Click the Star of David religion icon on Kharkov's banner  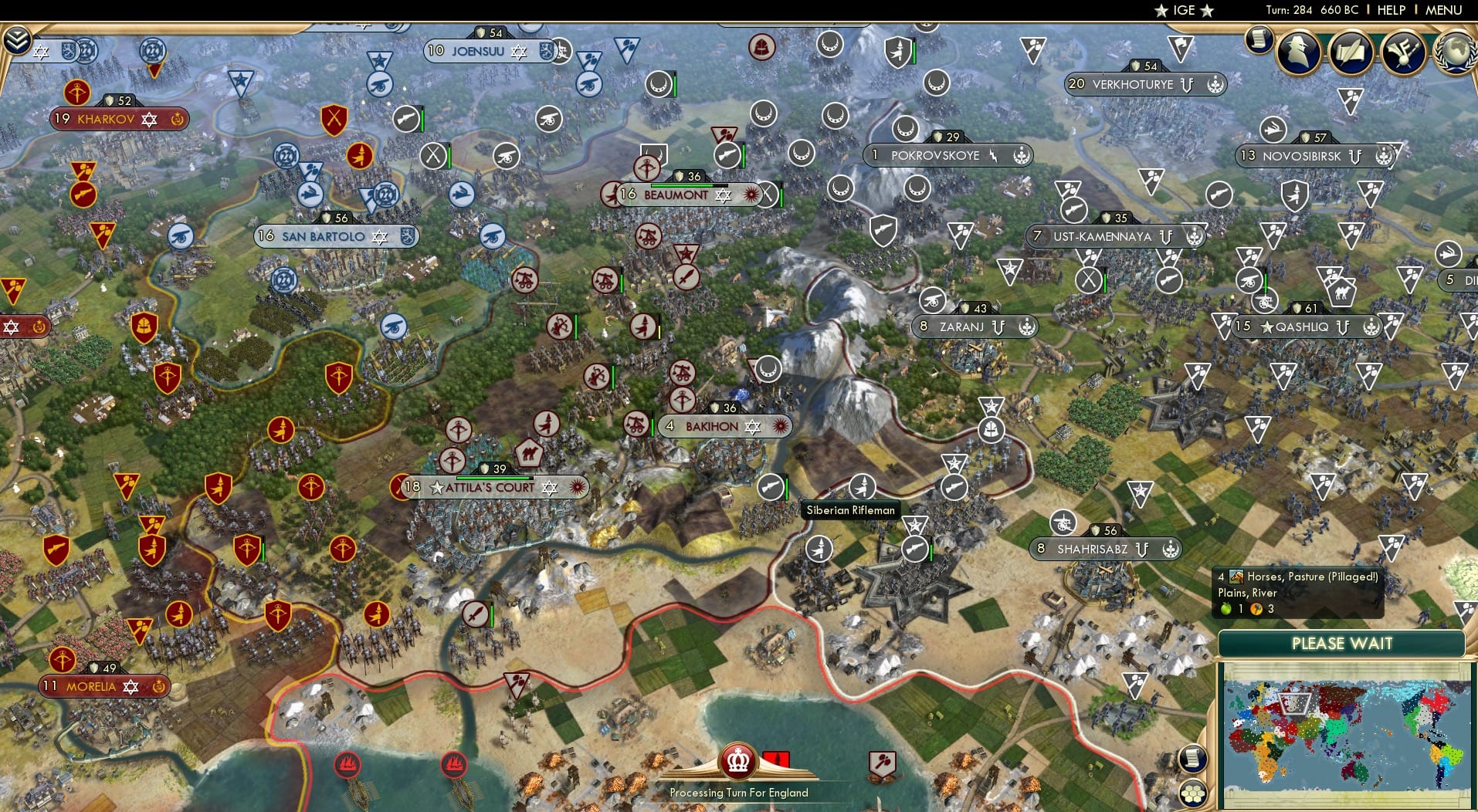[148, 120]
